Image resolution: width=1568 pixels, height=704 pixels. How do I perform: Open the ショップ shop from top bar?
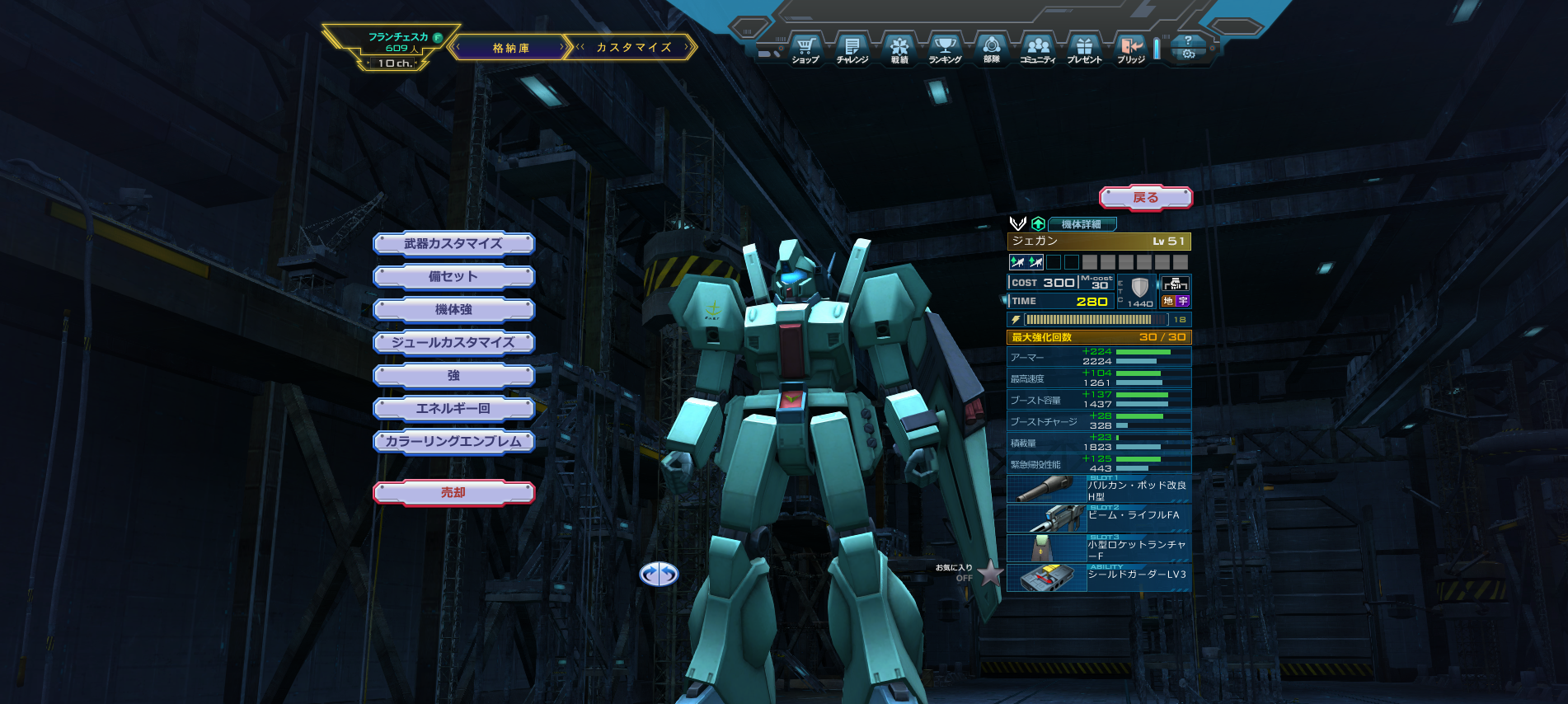(805, 49)
